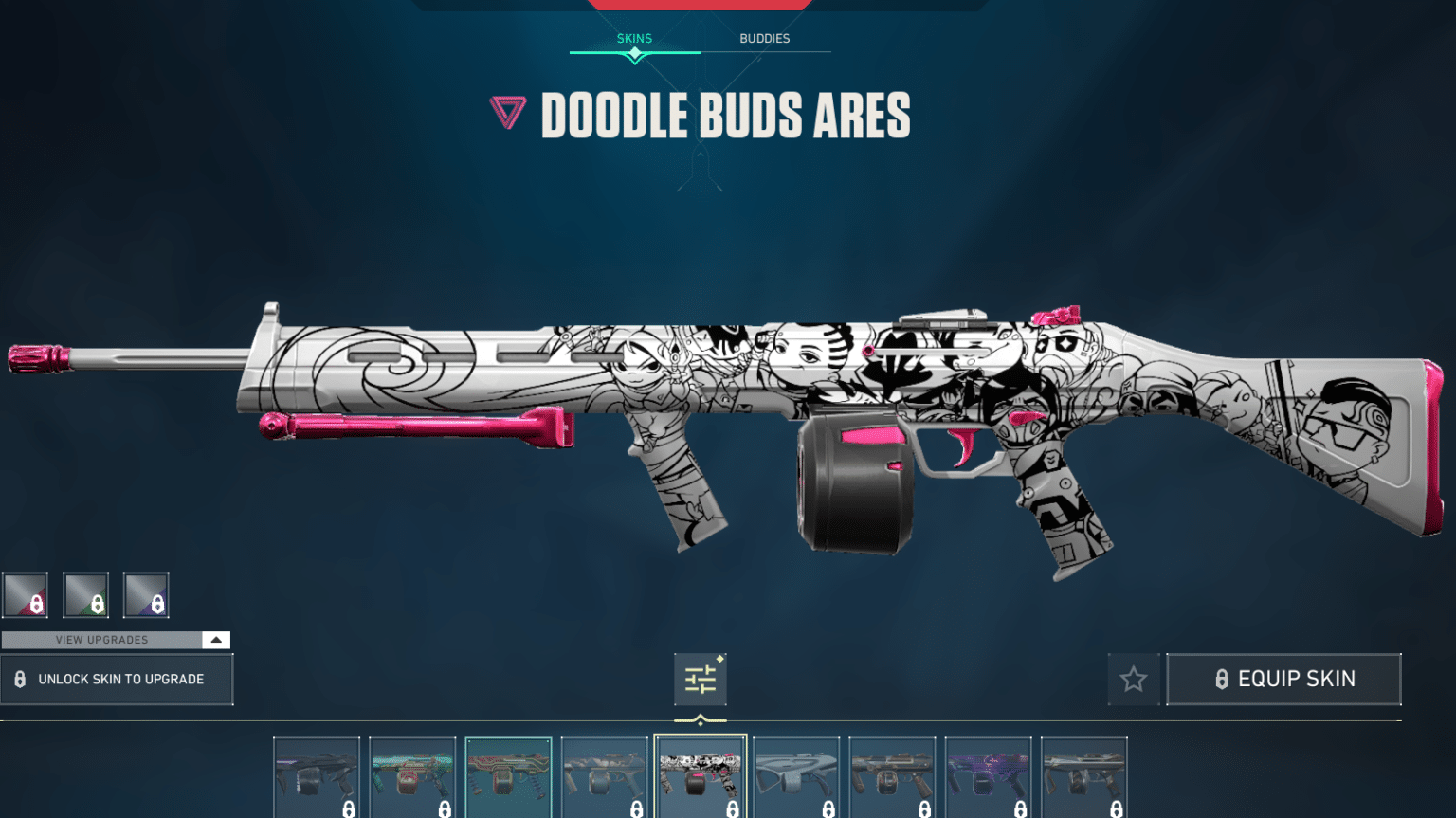Select the teal-highlighted red and gold Ares thumbnail
1456x818 pixels.
(x=508, y=777)
